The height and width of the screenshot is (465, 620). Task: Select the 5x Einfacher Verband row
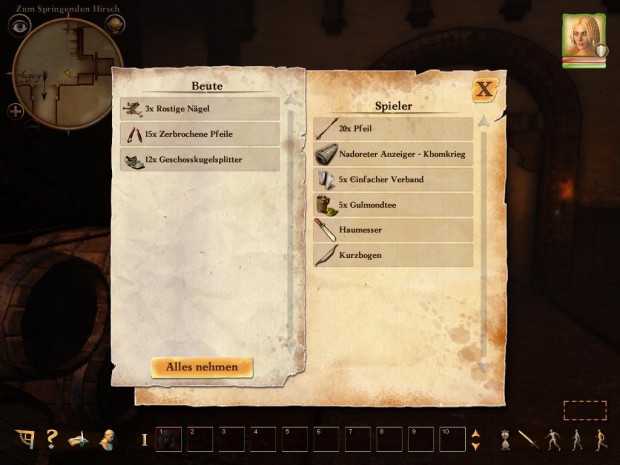(x=393, y=179)
